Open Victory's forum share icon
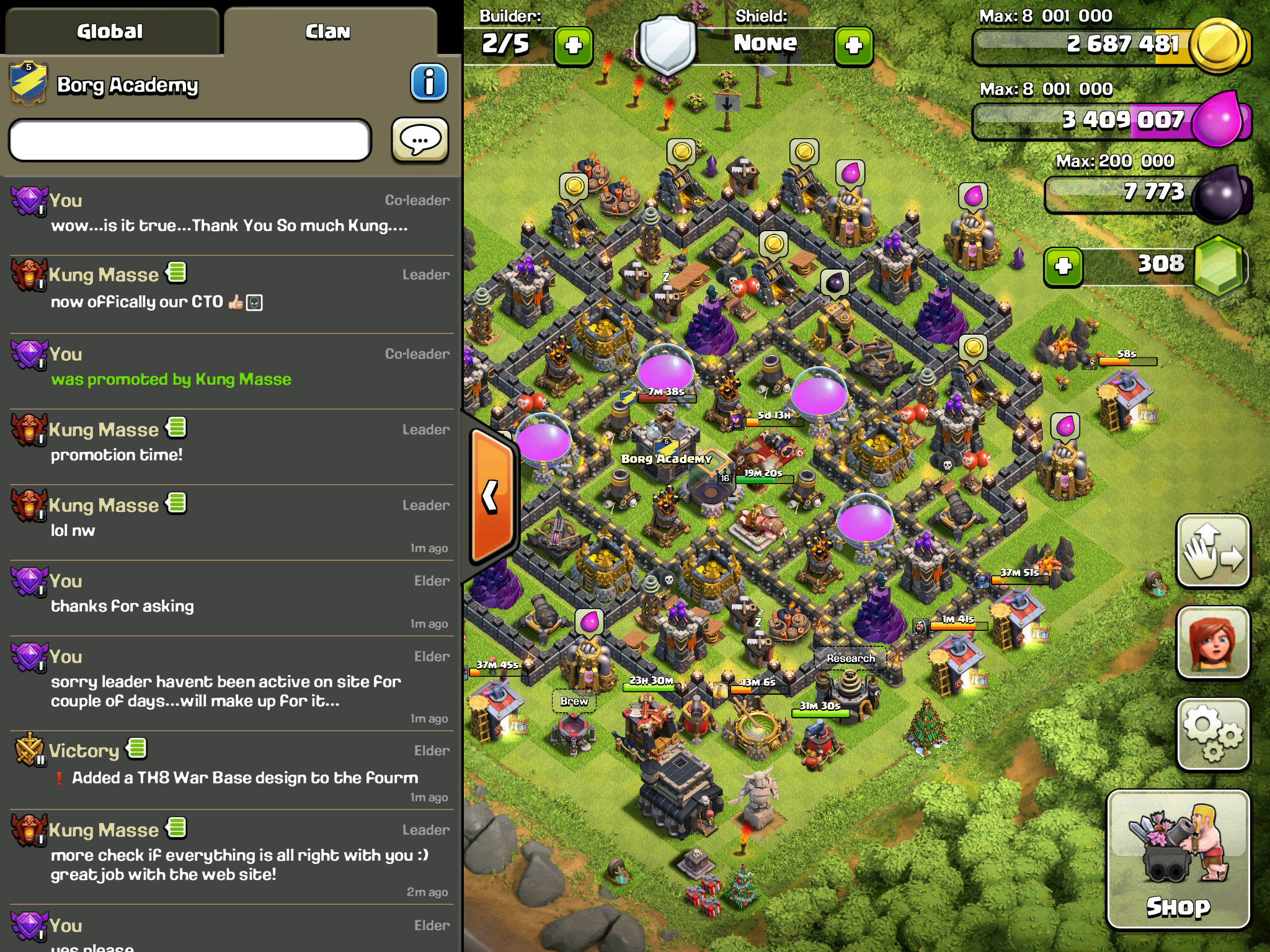This screenshot has height=952, width=1270. tap(137, 749)
